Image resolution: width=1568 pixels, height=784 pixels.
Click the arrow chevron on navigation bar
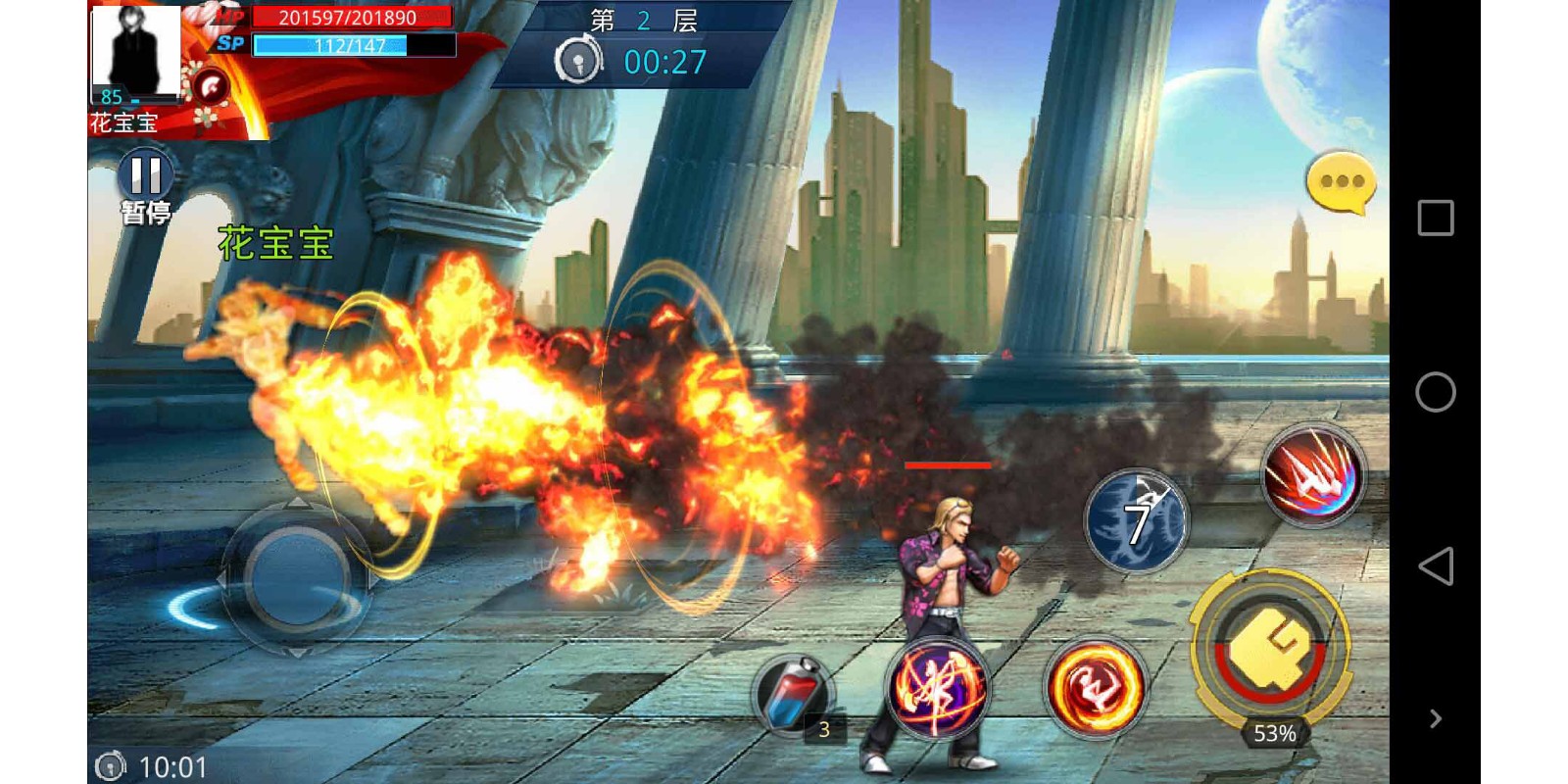1436,718
